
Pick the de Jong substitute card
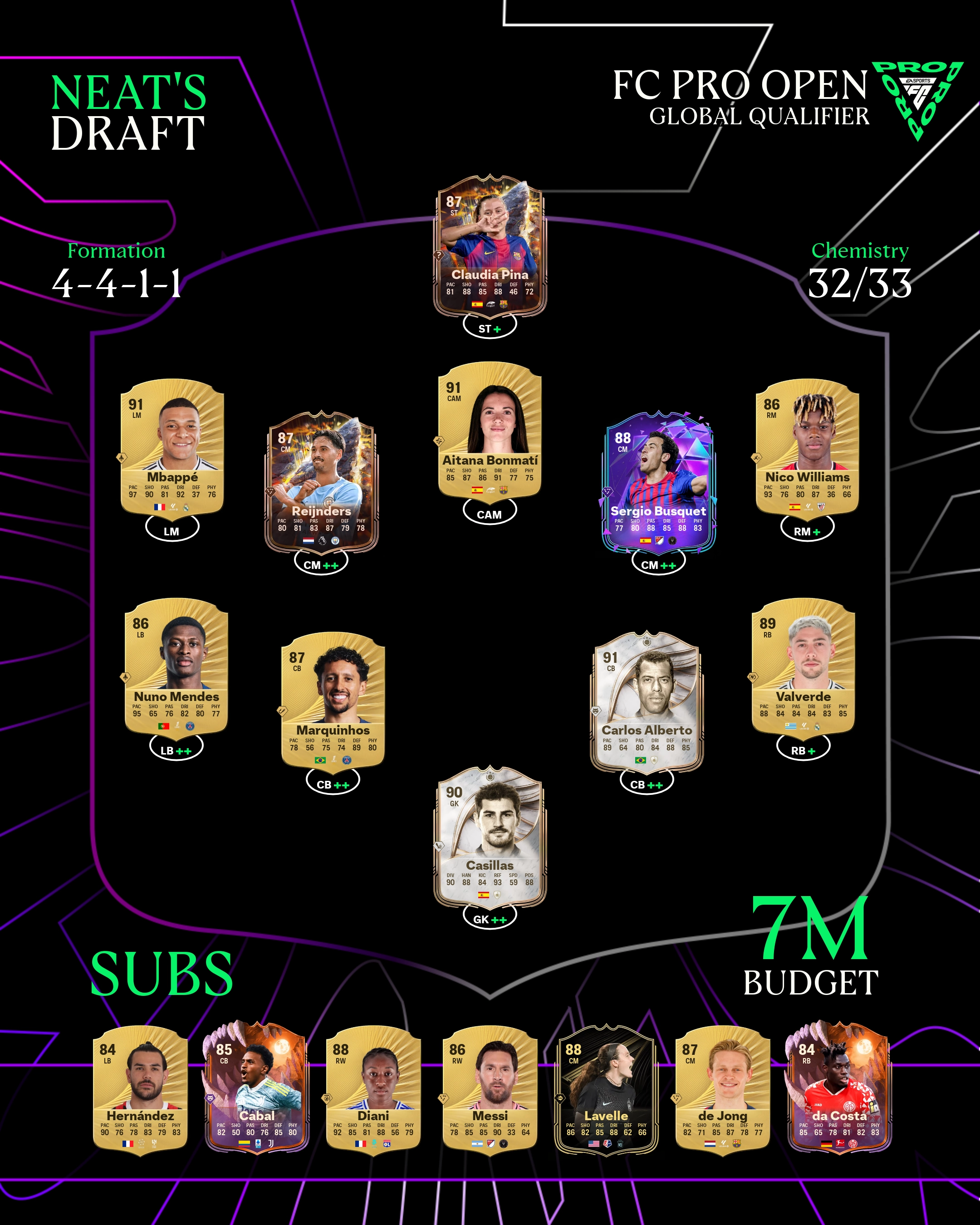pyautogui.click(x=722, y=1090)
